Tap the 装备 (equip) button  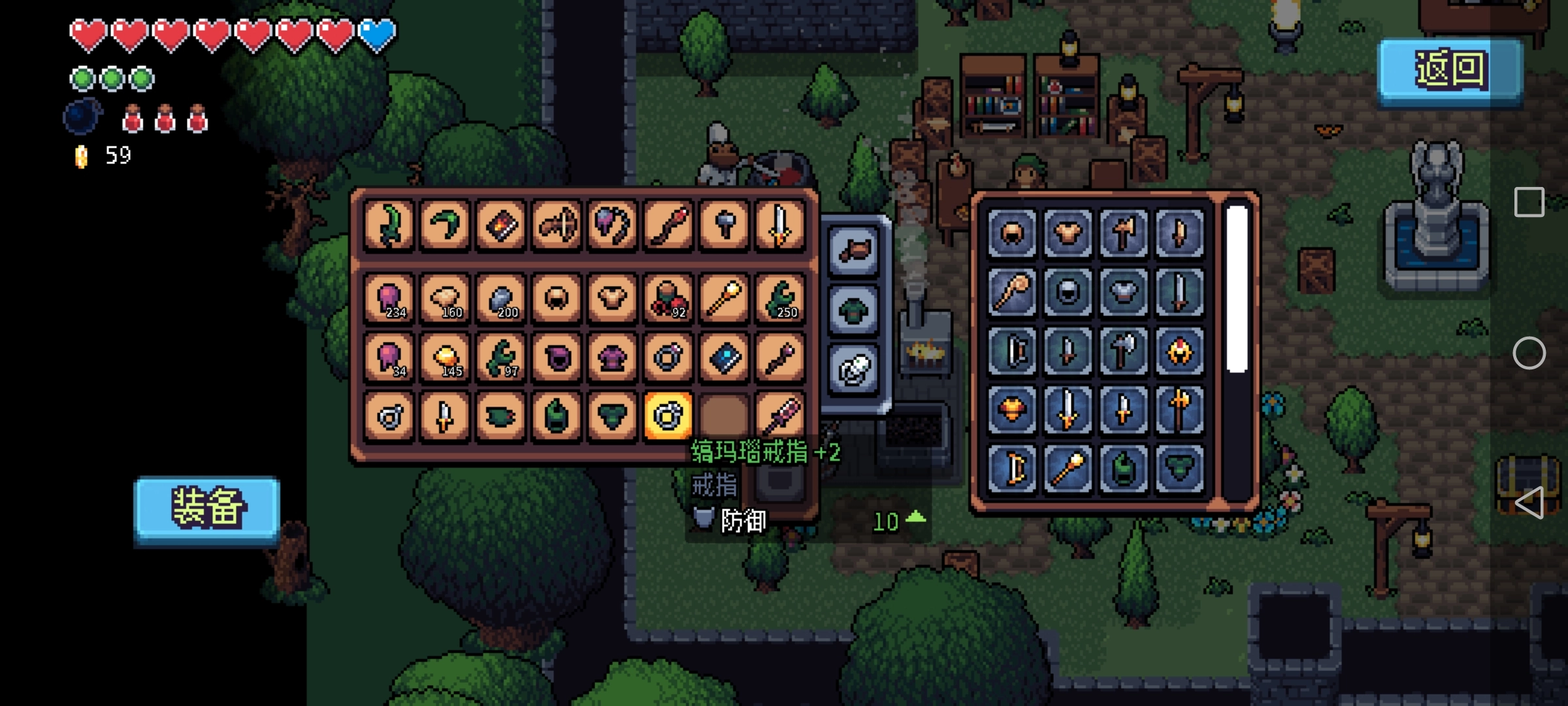click(207, 508)
